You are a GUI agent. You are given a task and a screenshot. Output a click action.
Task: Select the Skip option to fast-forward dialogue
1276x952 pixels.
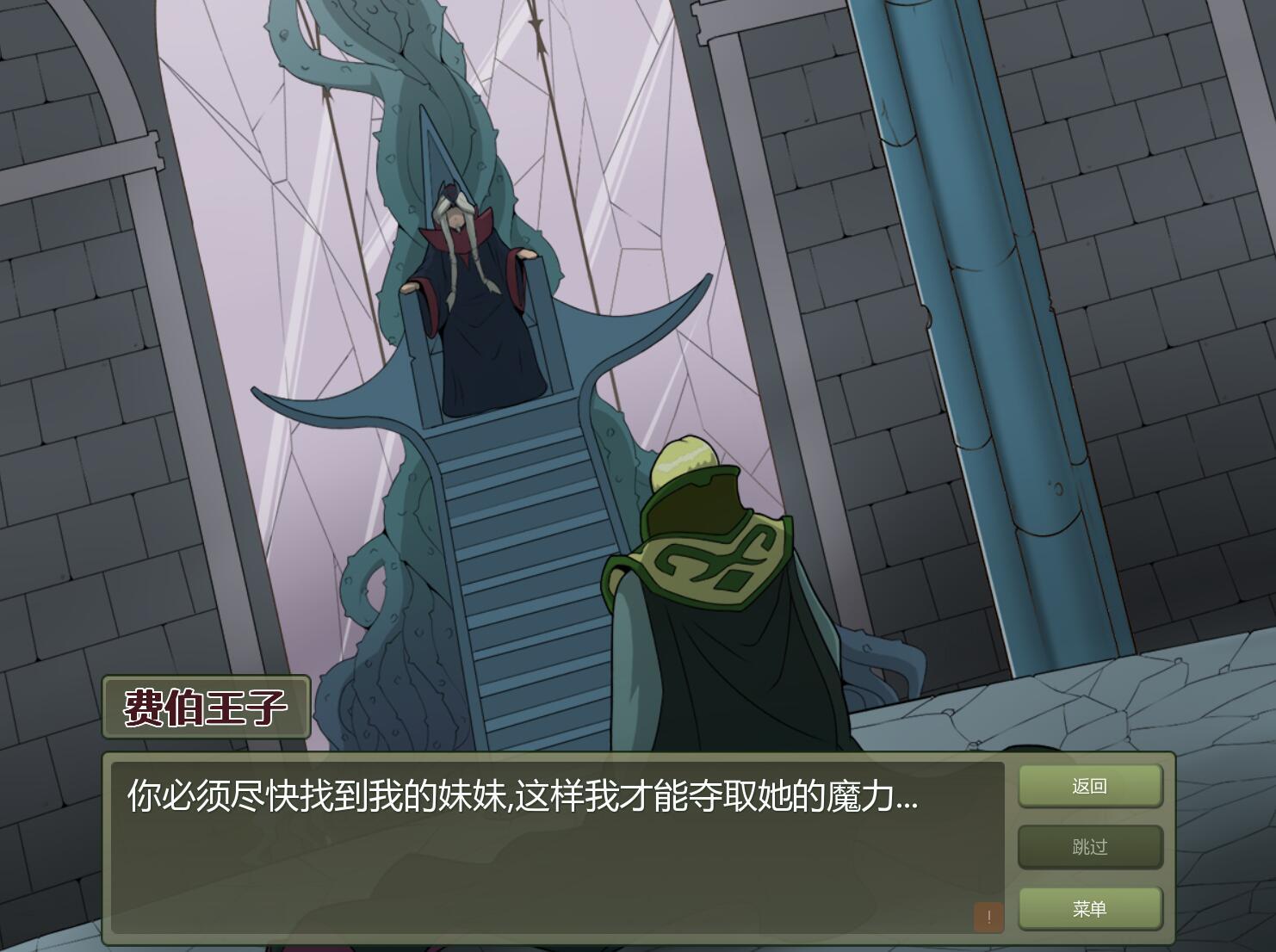point(1089,847)
